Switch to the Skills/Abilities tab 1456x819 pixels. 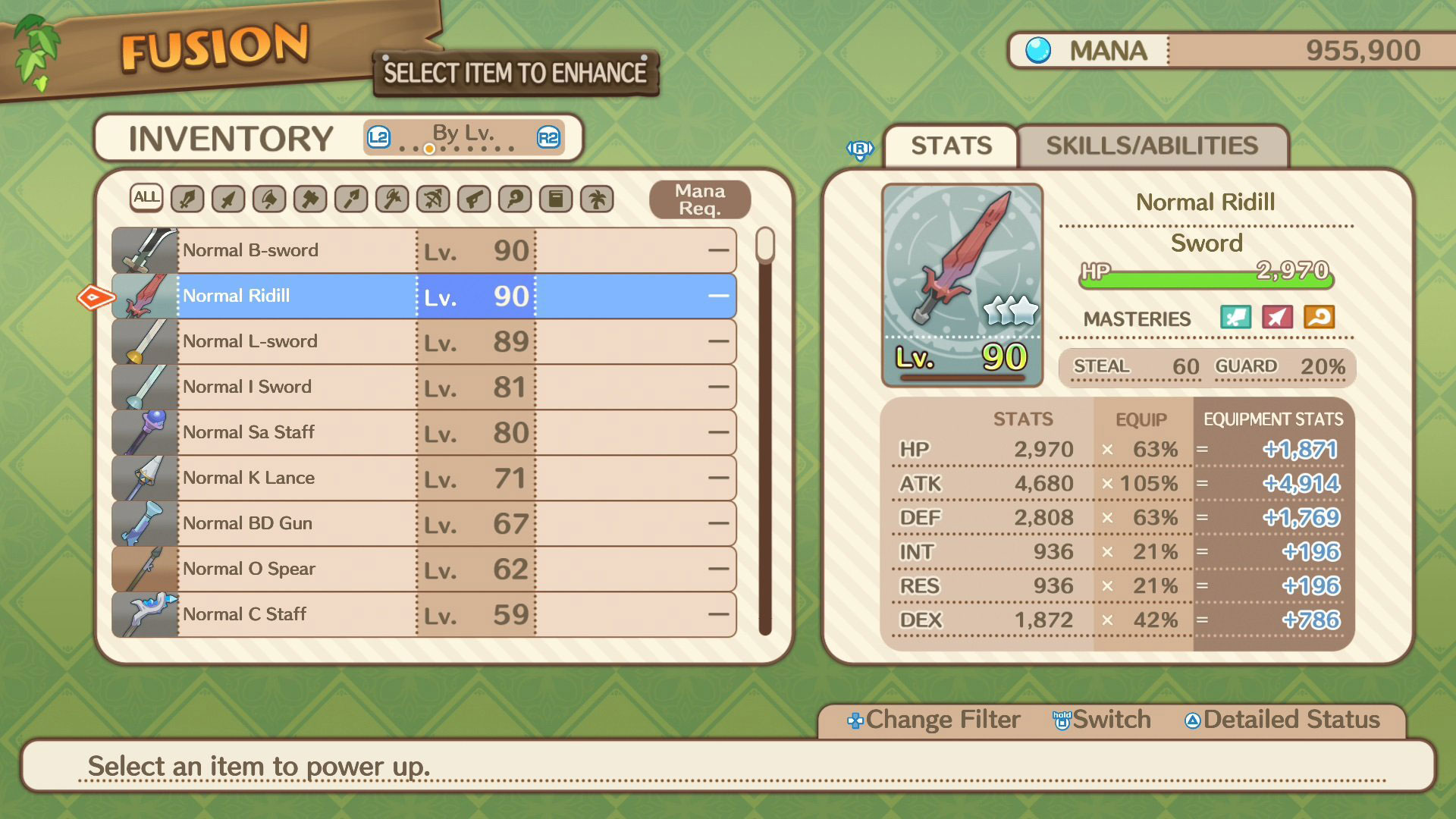pos(1151,146)
